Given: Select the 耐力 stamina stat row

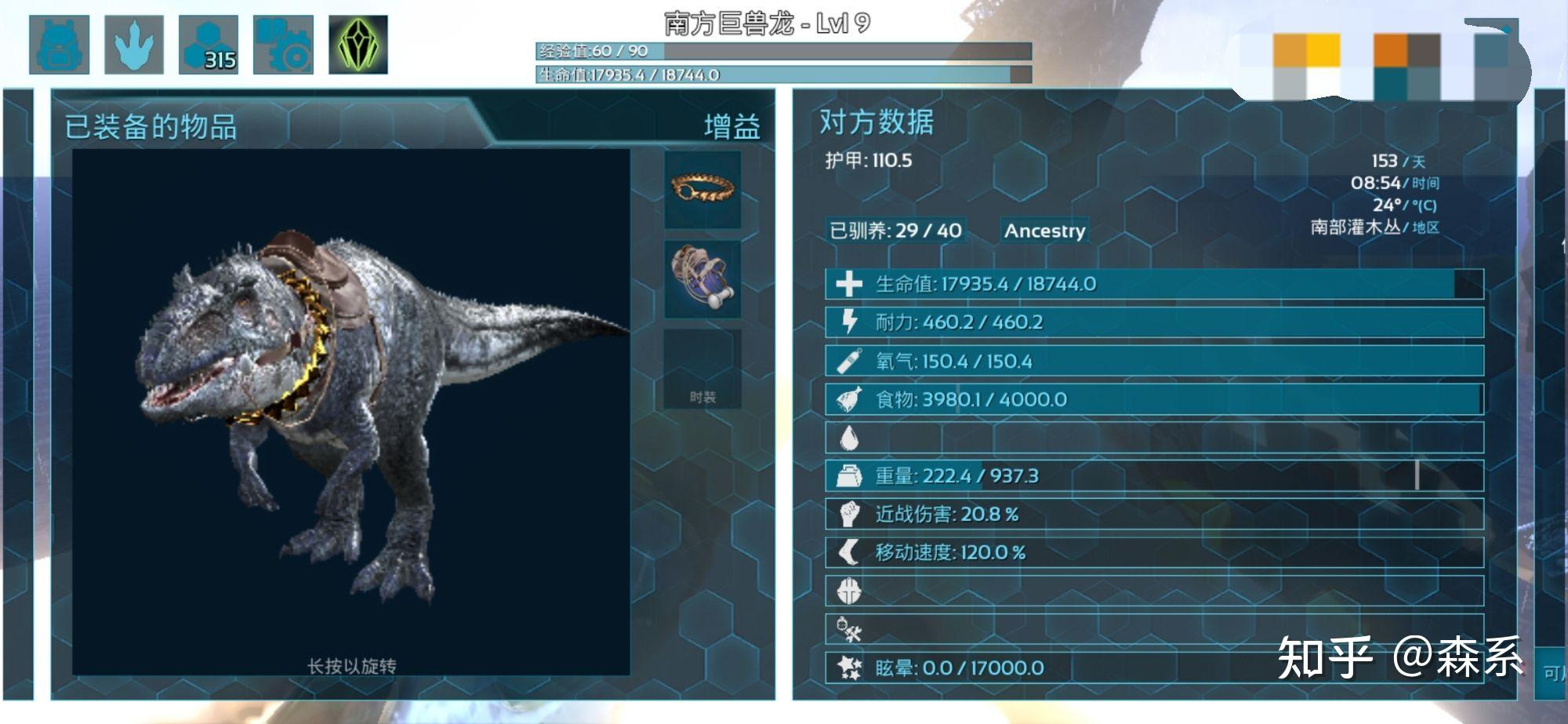Looking at the screenshot, I should tap(1154, 322).
